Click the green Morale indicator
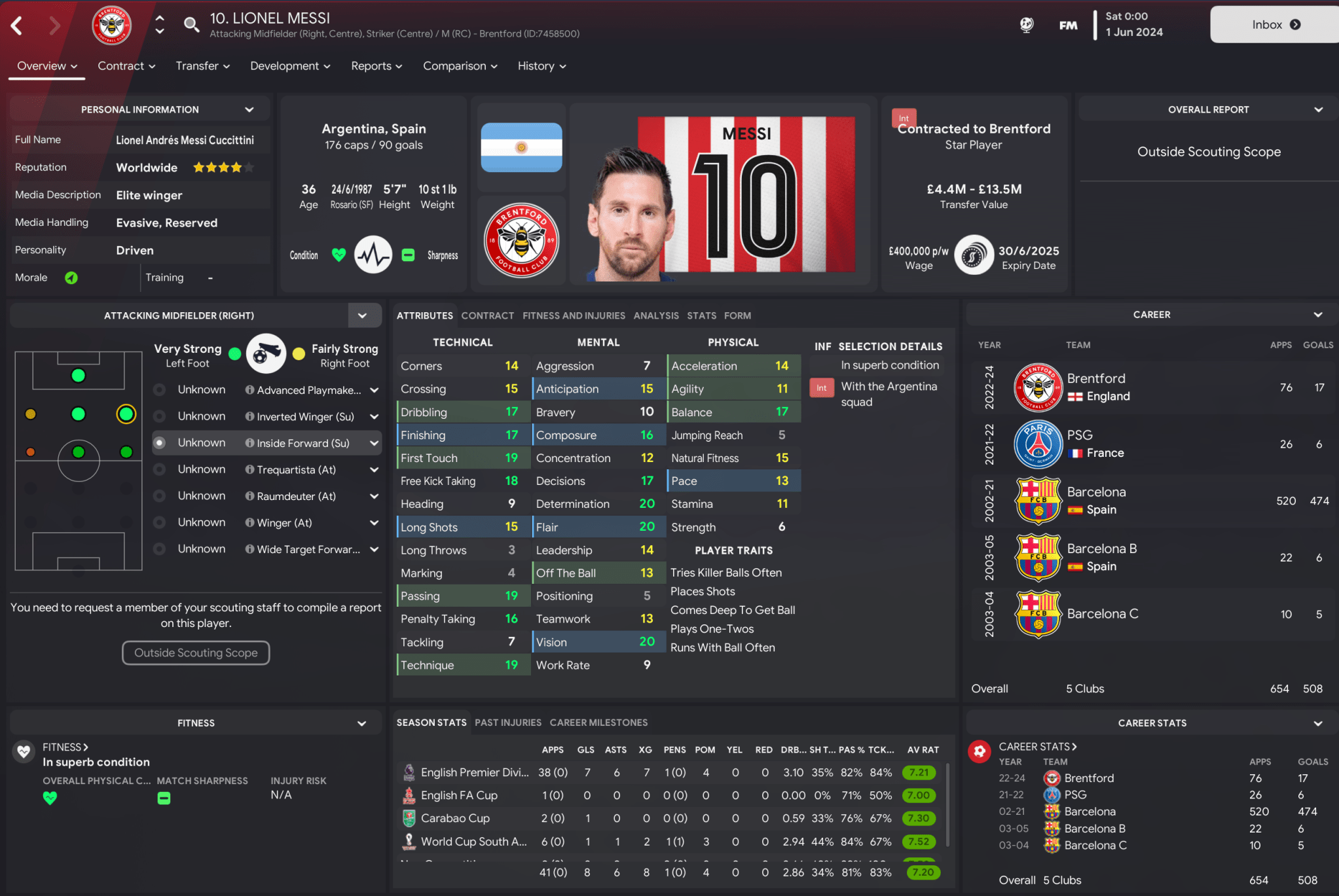Image resolution: width=1339 pixels, height=896 pixels. (71, 277)
